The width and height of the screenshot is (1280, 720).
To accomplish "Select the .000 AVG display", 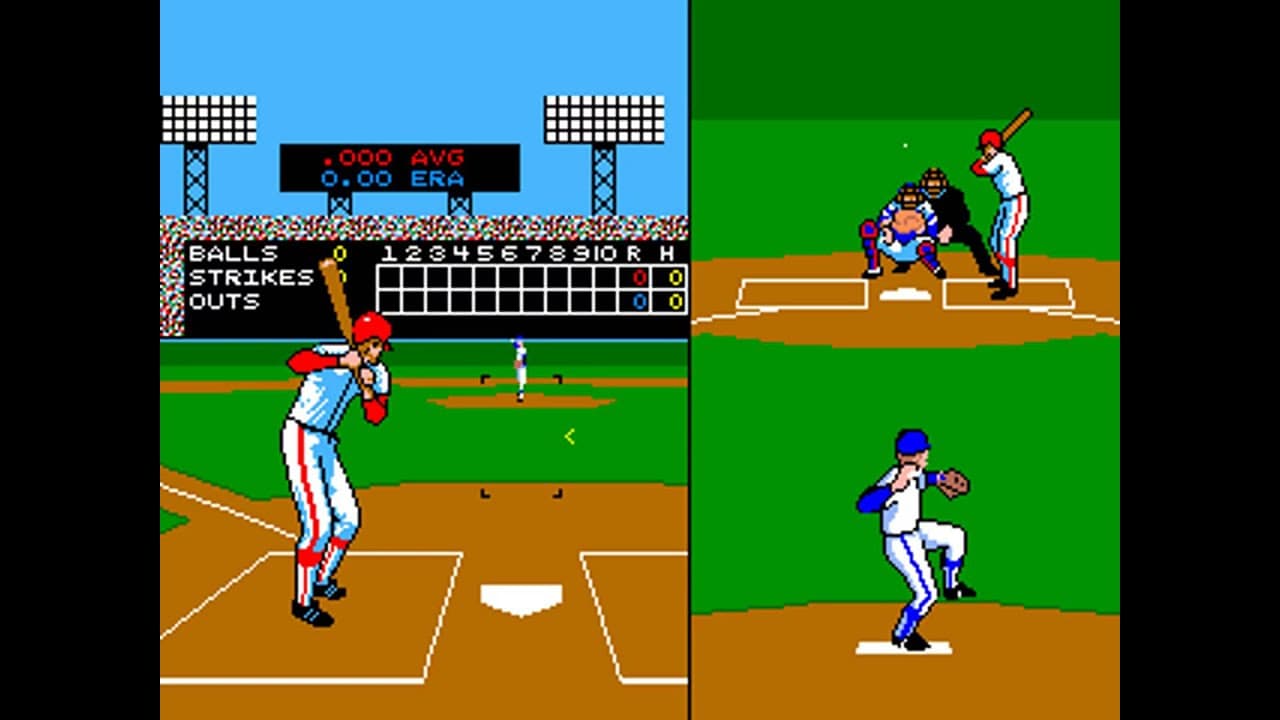I will (391, 157).
